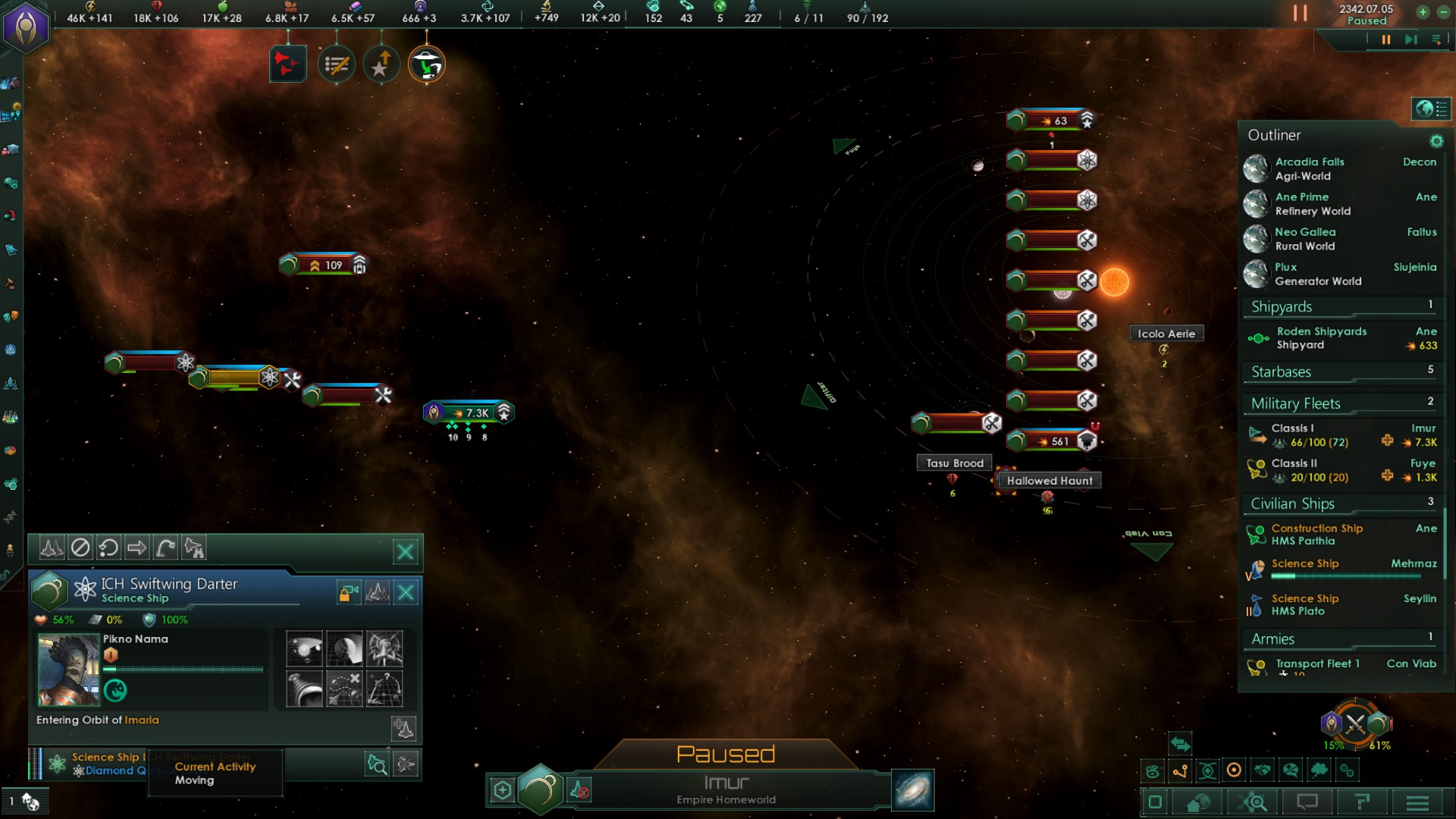This screenshot has height=819, width=1456.
Task: Open the empire emblem menu
Action: (x=27, y=27)
